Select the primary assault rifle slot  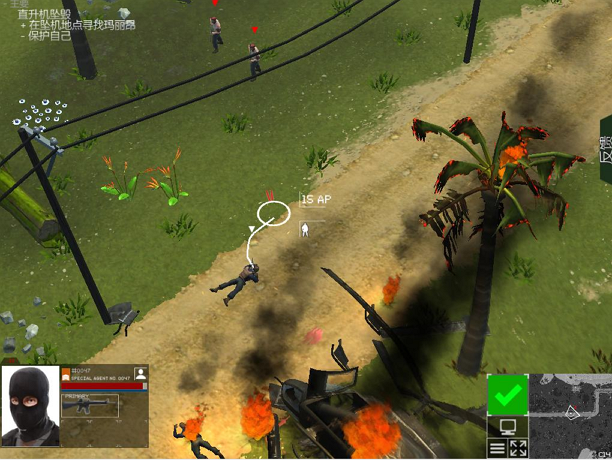[x=90, y=404]
